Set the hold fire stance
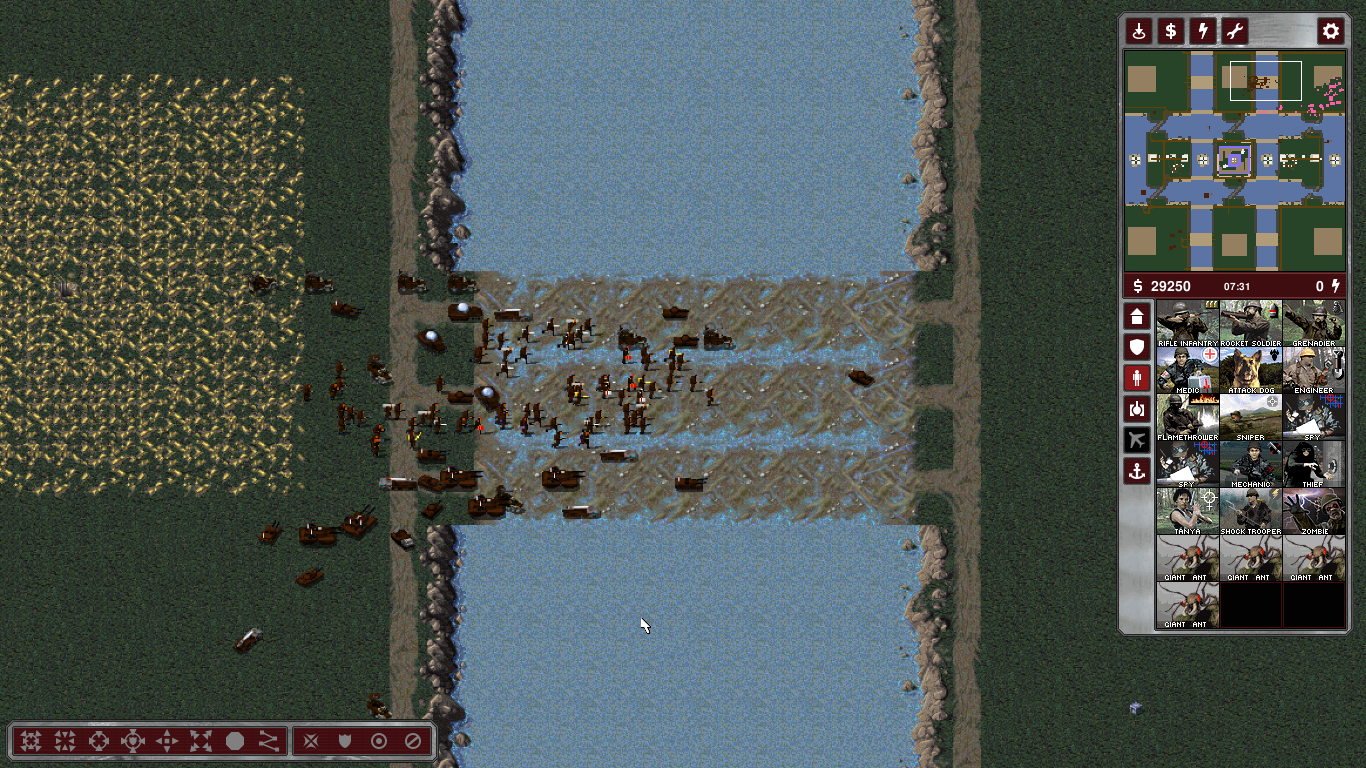 [412, 741]
